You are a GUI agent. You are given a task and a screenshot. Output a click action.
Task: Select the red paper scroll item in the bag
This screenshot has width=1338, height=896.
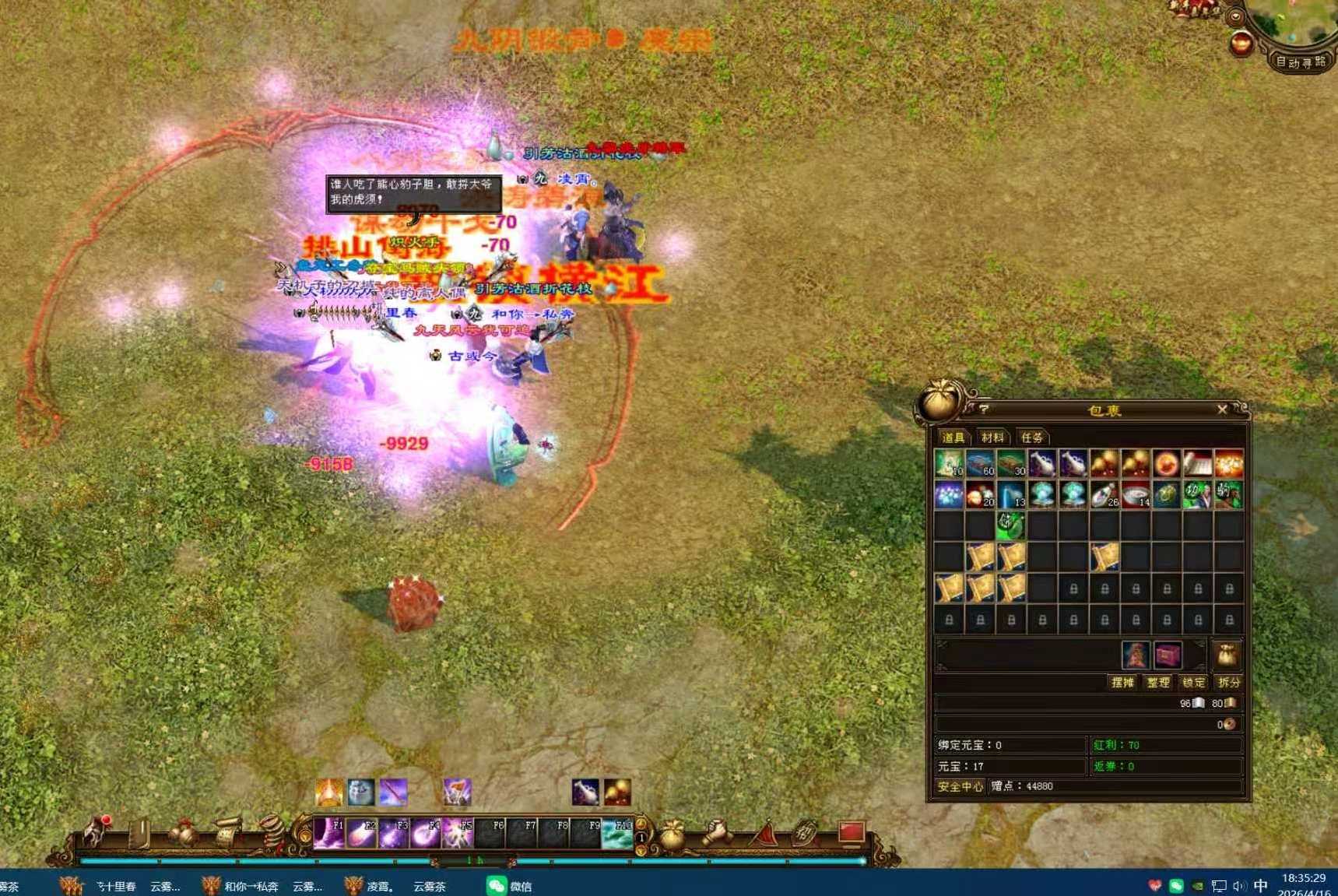tap(1198, 464)
